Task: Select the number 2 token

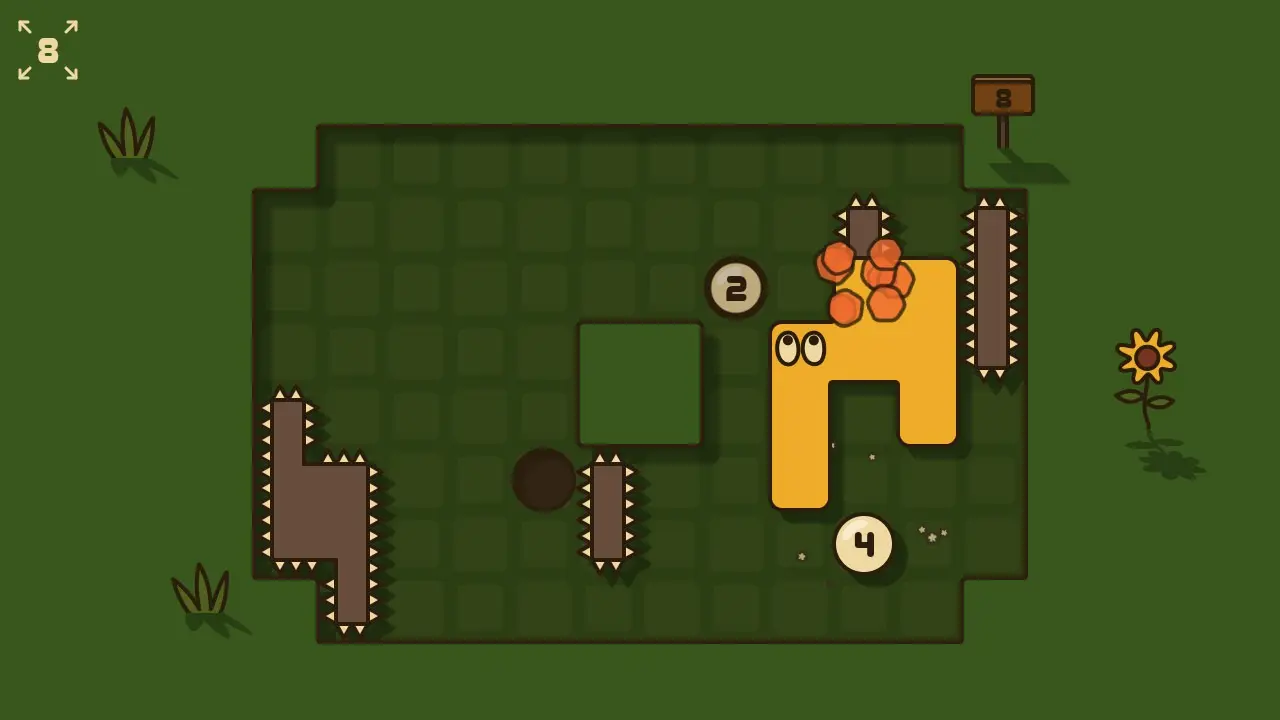Action: [736, 288]
